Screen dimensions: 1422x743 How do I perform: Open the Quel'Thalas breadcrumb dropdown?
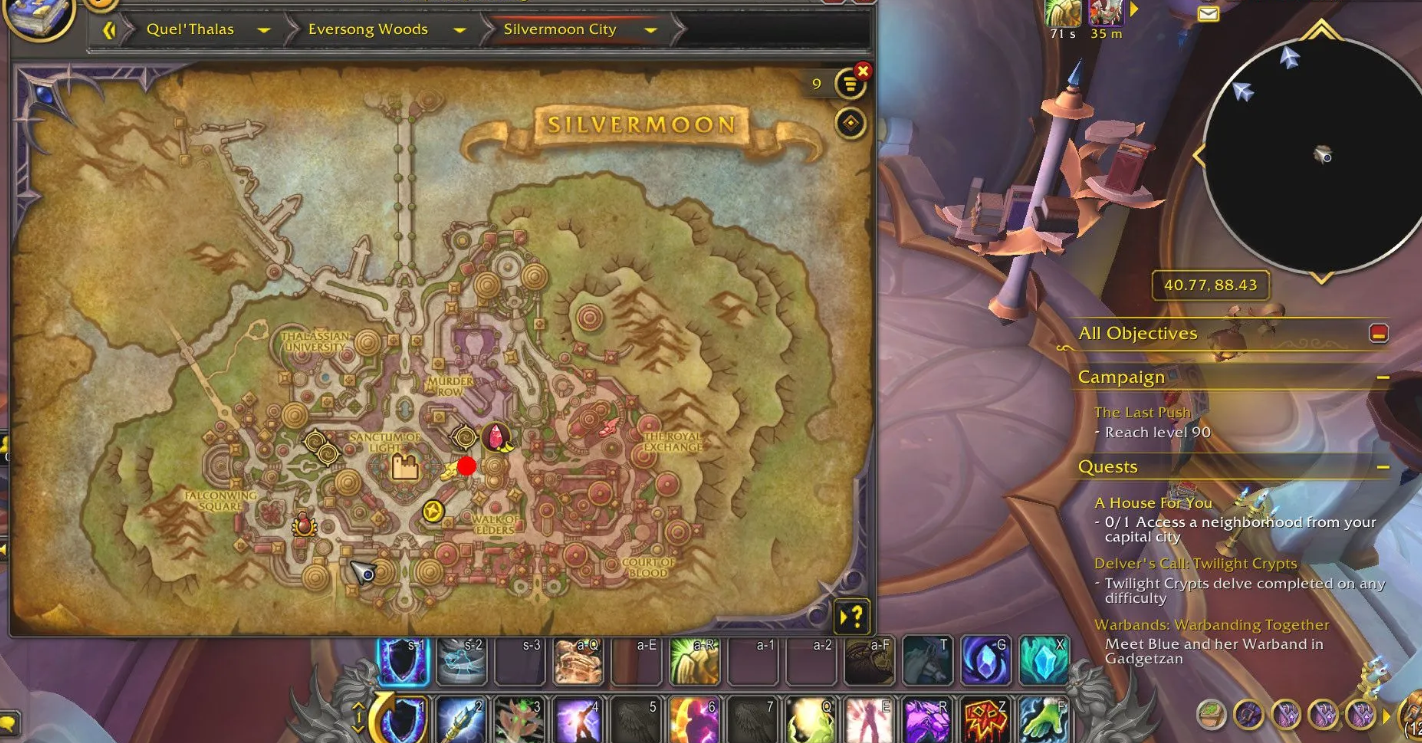263,30
